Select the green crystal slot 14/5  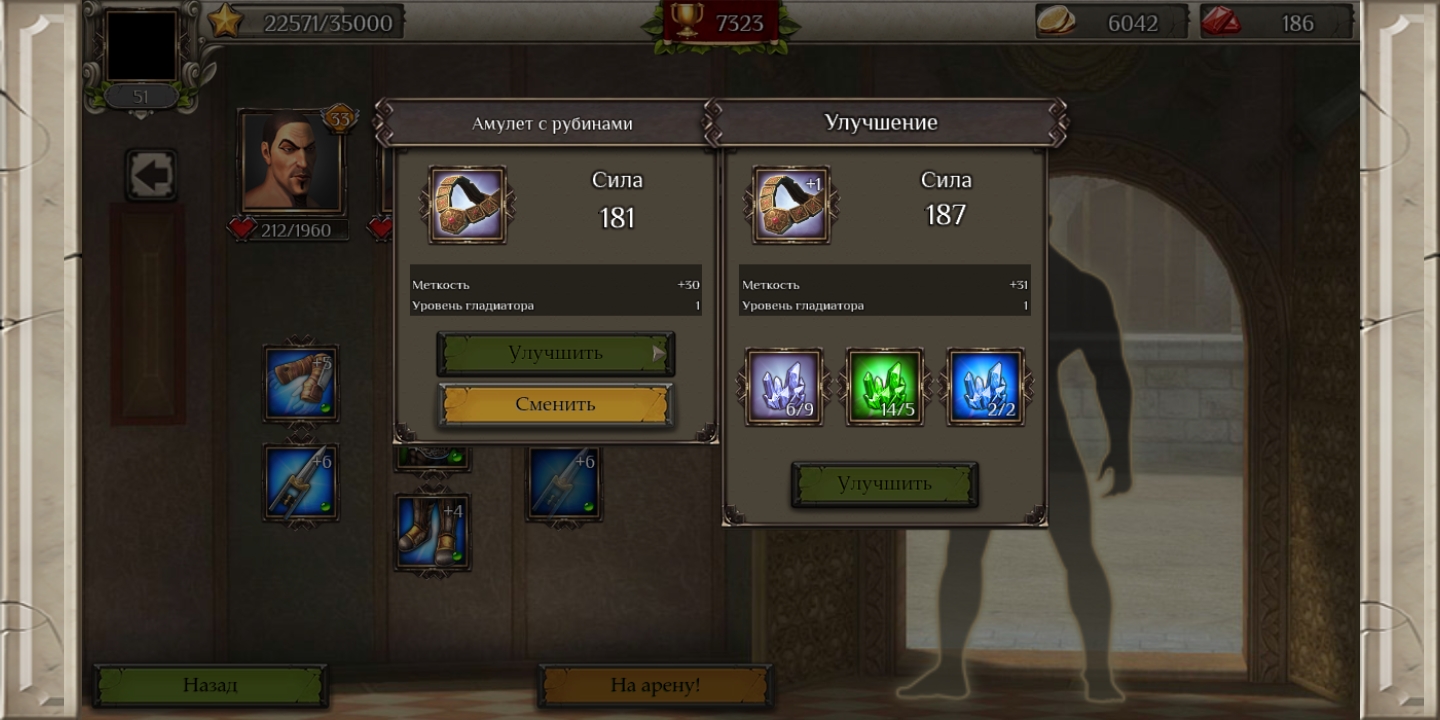pos(884,386)
